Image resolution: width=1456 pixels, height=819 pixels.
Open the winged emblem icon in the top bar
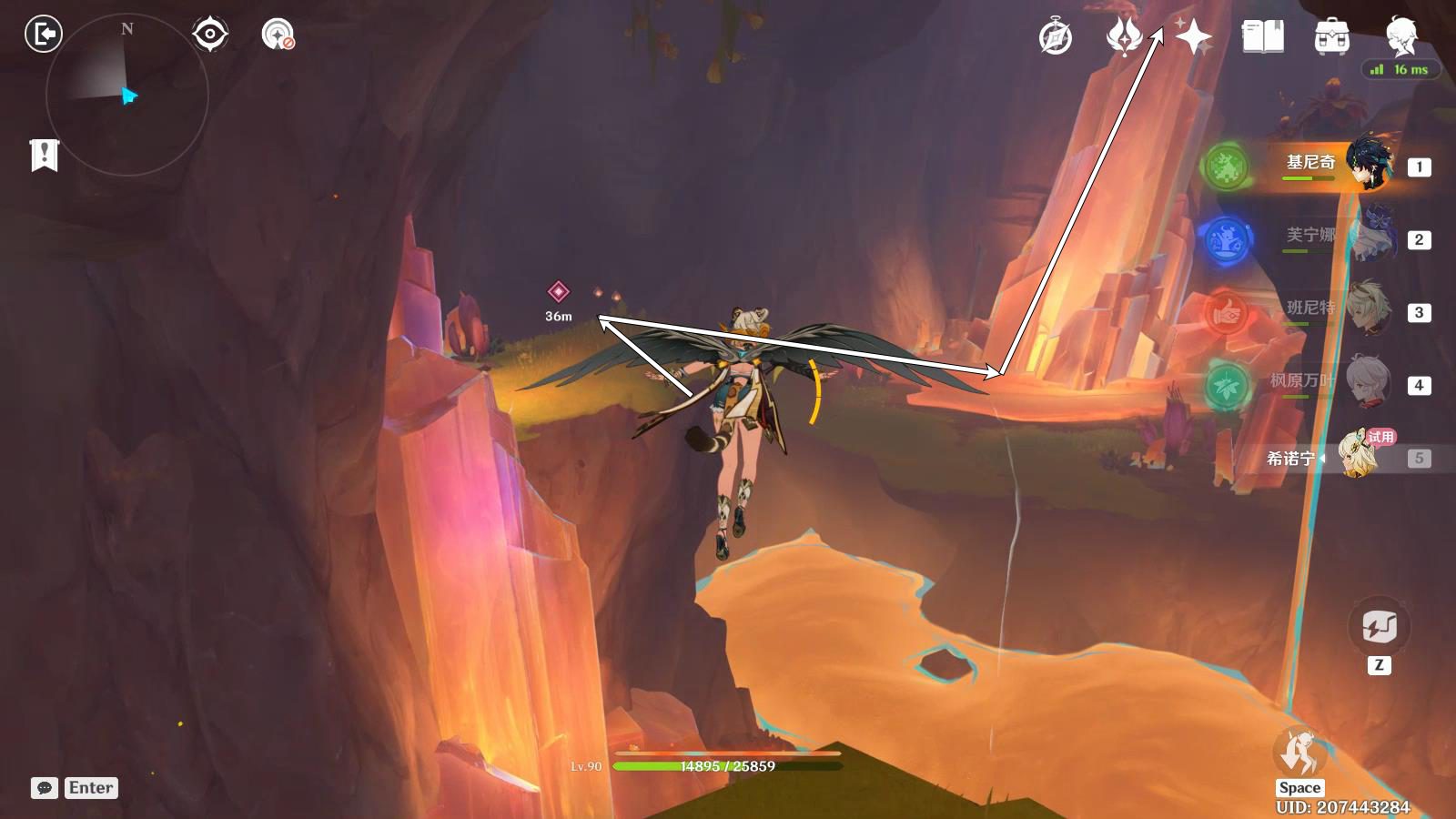[x=1124, y=37]
